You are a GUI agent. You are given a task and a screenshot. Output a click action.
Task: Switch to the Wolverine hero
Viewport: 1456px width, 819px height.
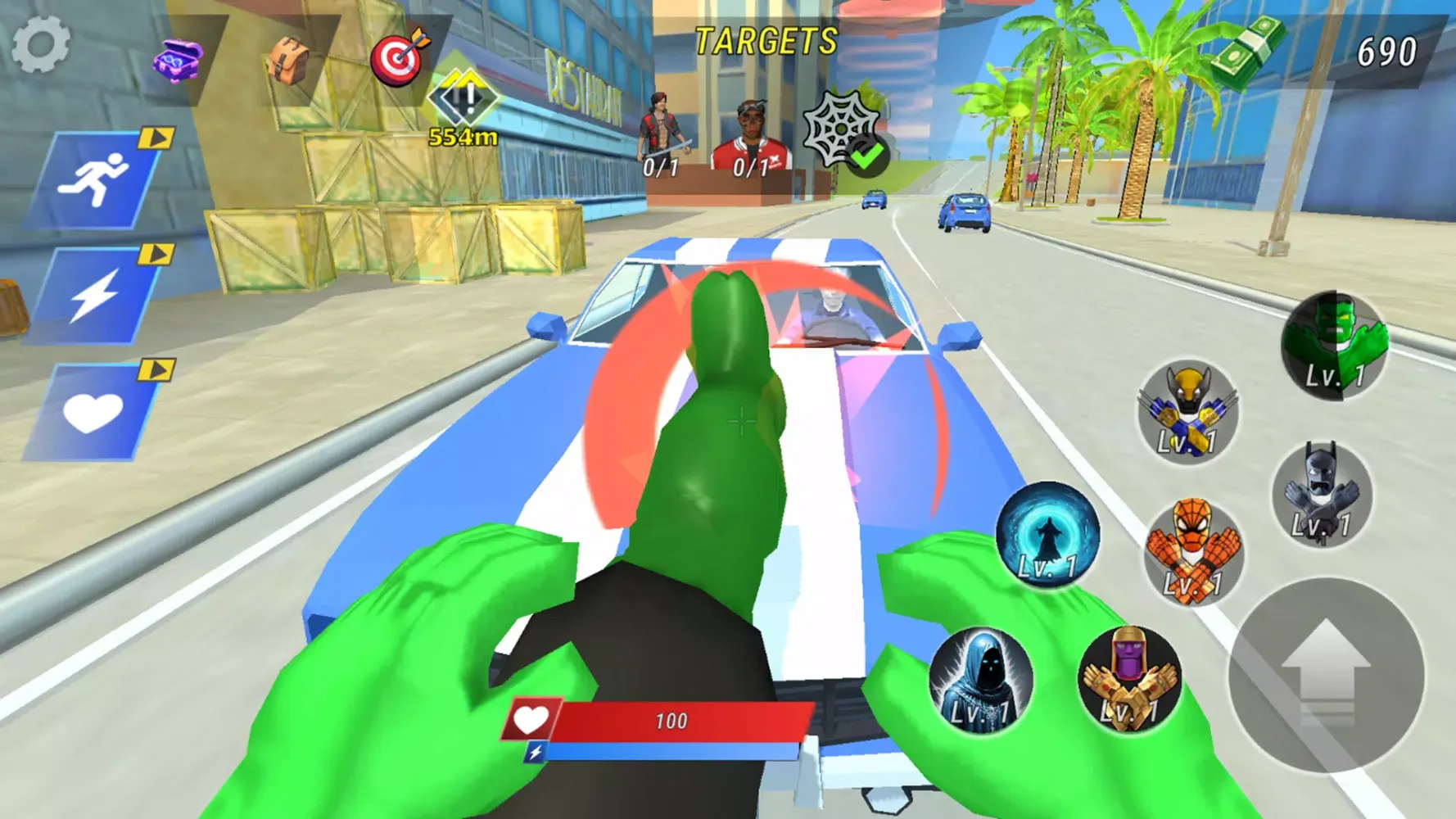pyautogui.click(x=1187, y=412)
